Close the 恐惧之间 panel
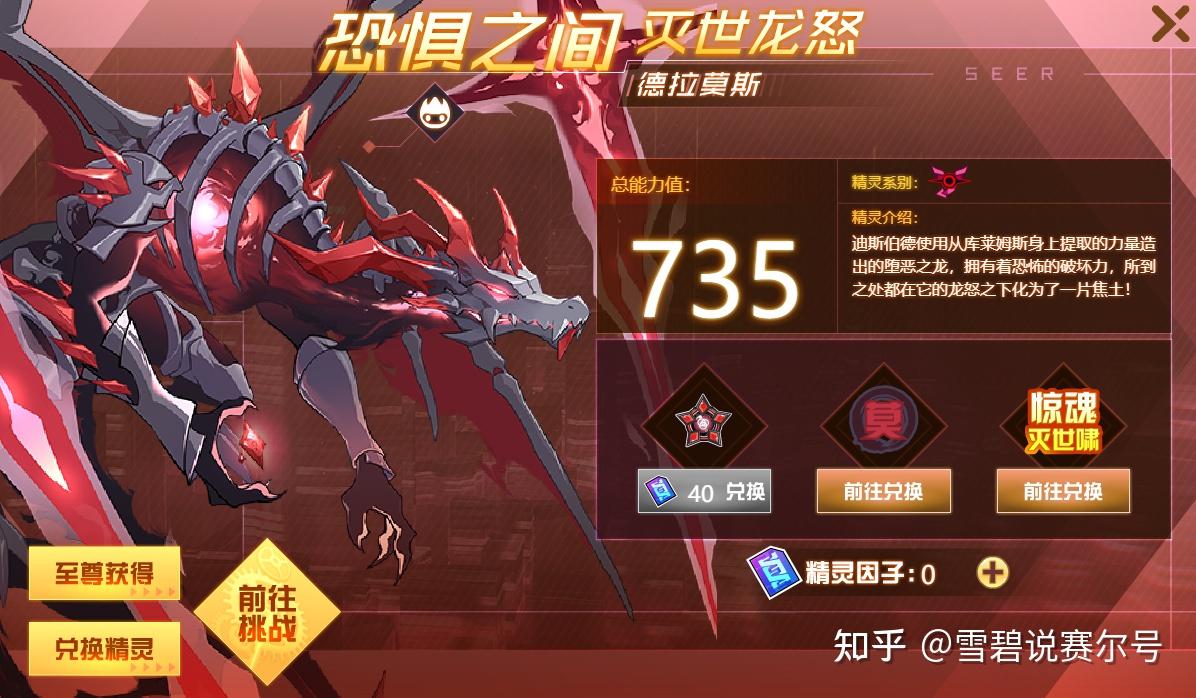The width and height of the screenshot is (1196, 698). point(1169,24)
